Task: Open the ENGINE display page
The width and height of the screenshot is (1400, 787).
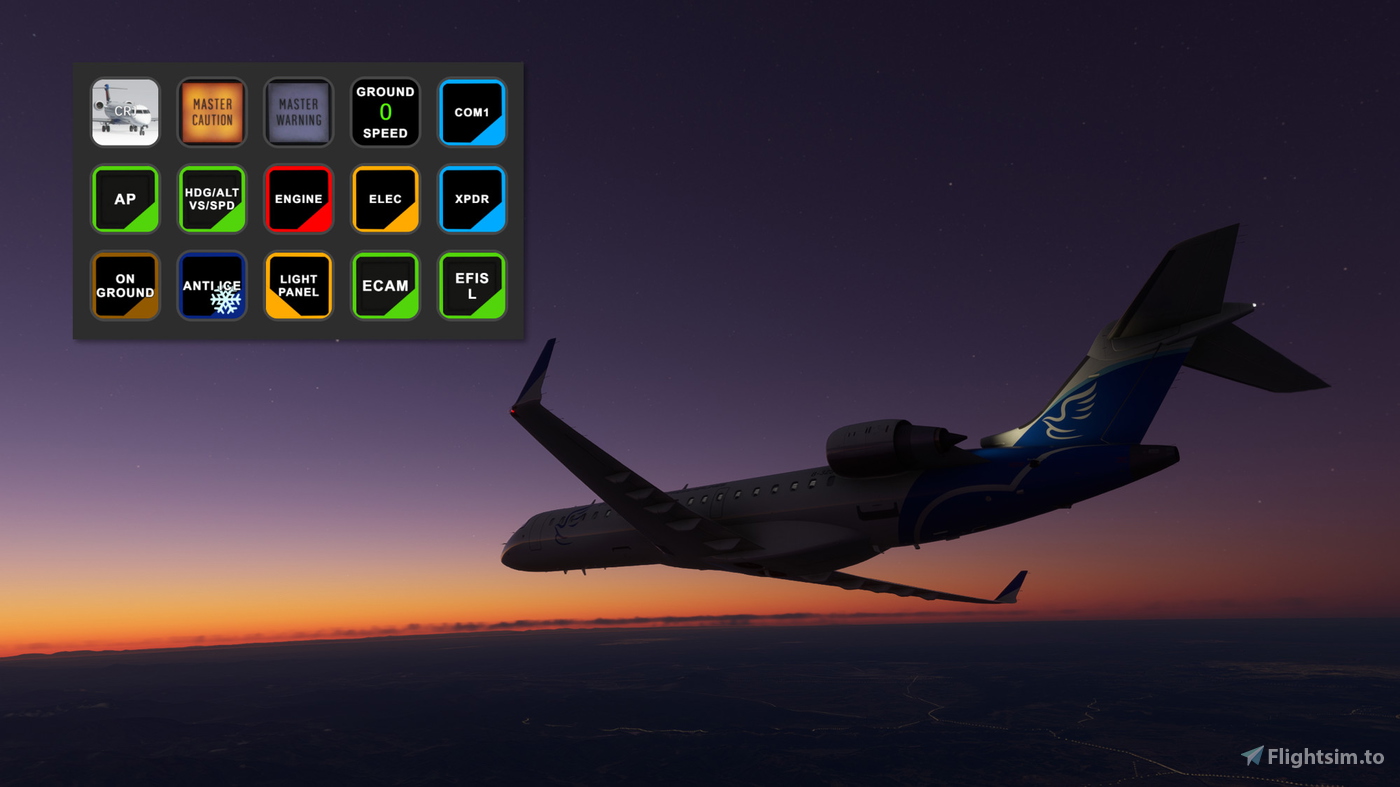Action: point(298,199)
